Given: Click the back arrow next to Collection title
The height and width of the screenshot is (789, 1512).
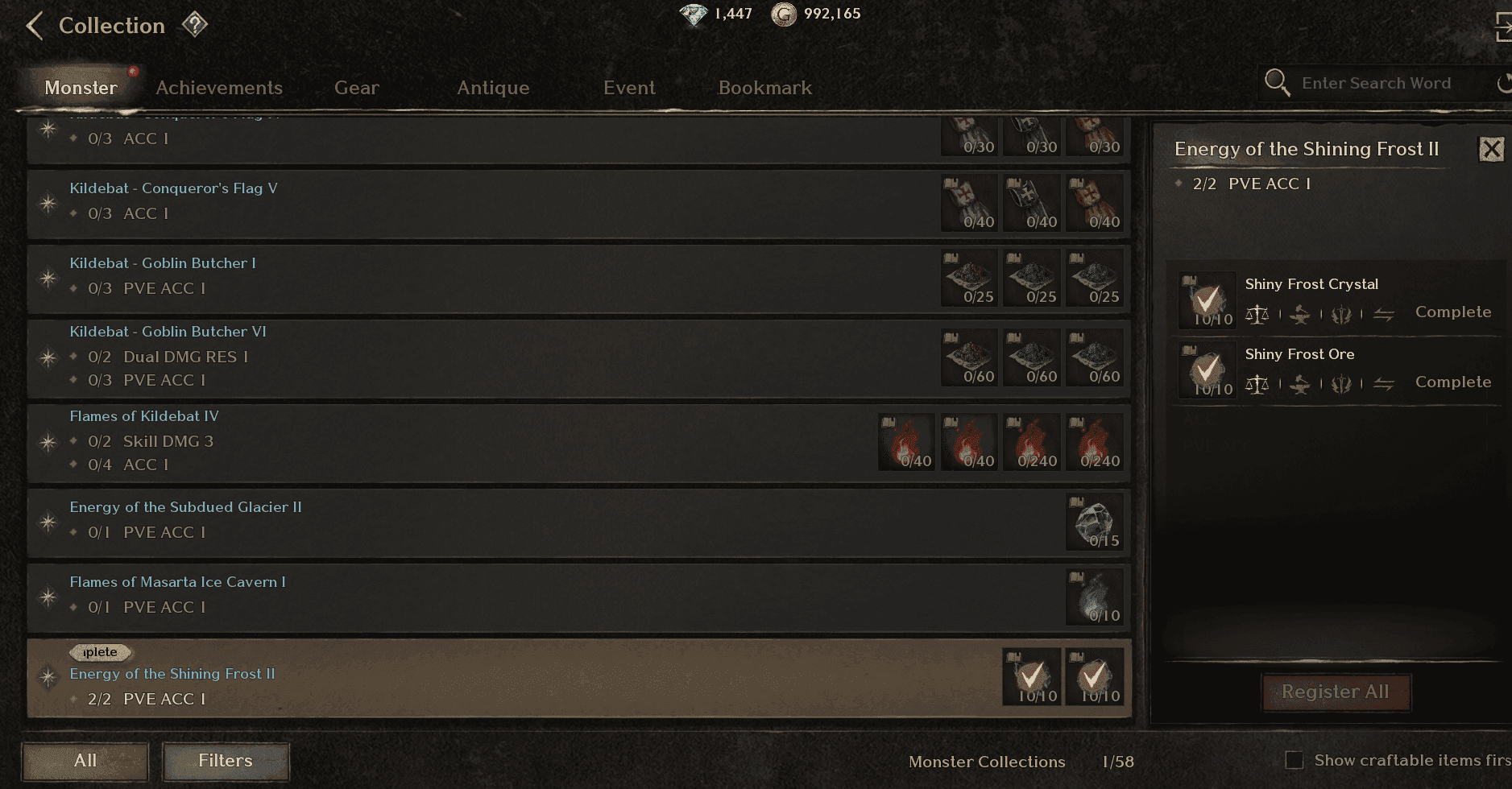Looking at the screenshot, I should pyautogui.click(x=34, y=25).
